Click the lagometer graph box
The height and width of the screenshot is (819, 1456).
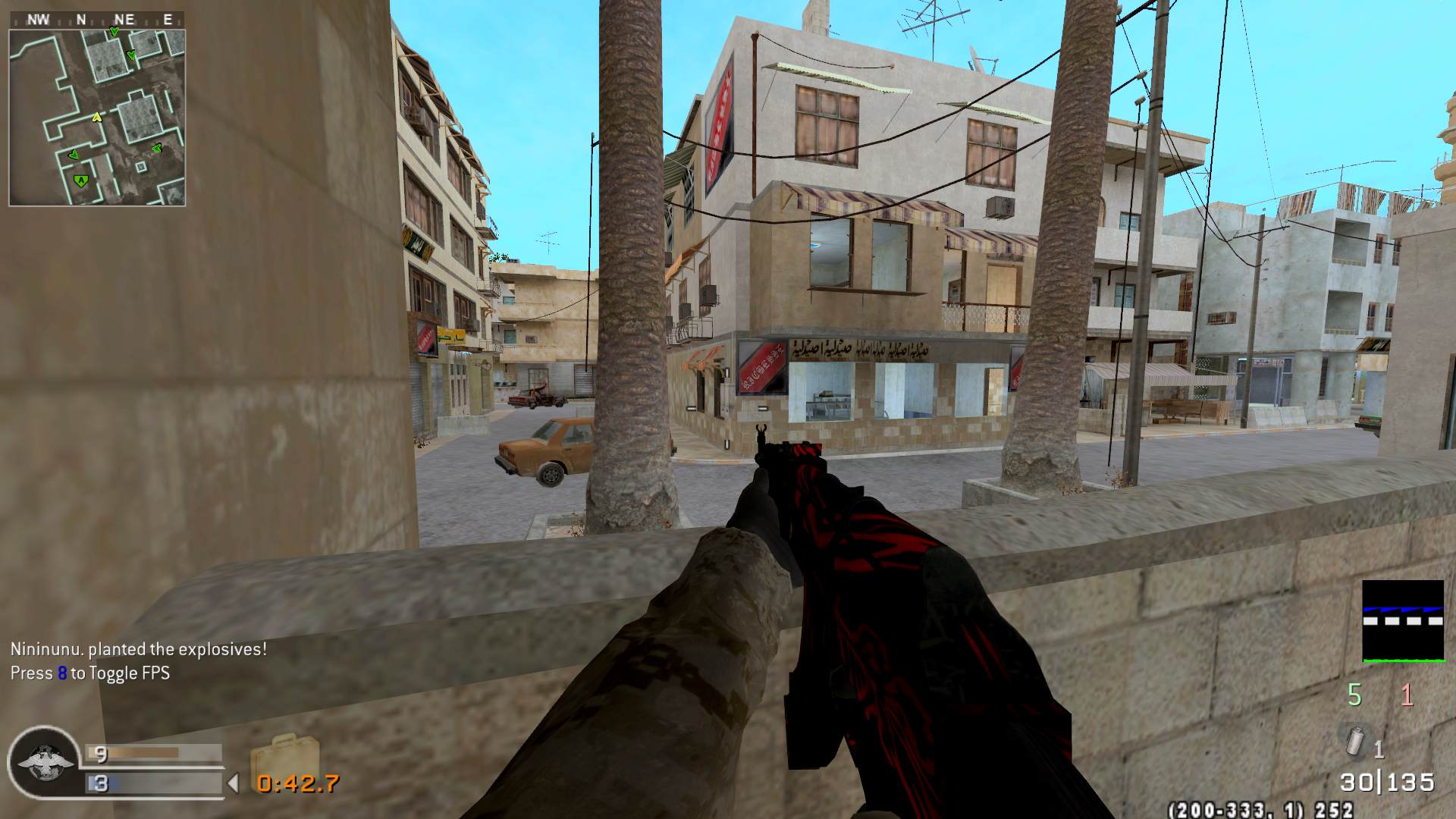coord(1402,621)
